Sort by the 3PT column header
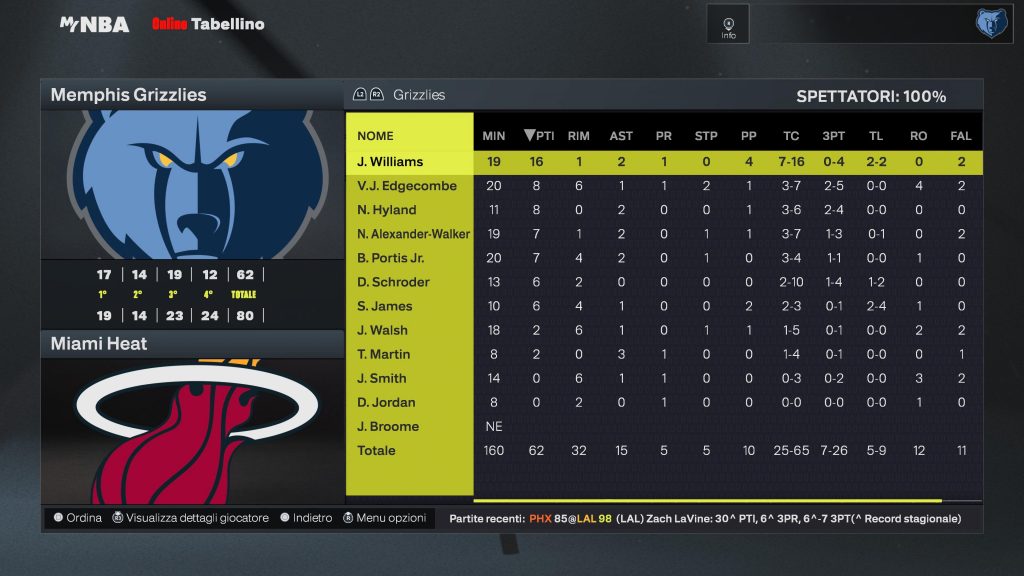This screenshot has width=1024, height=576. 833,136
